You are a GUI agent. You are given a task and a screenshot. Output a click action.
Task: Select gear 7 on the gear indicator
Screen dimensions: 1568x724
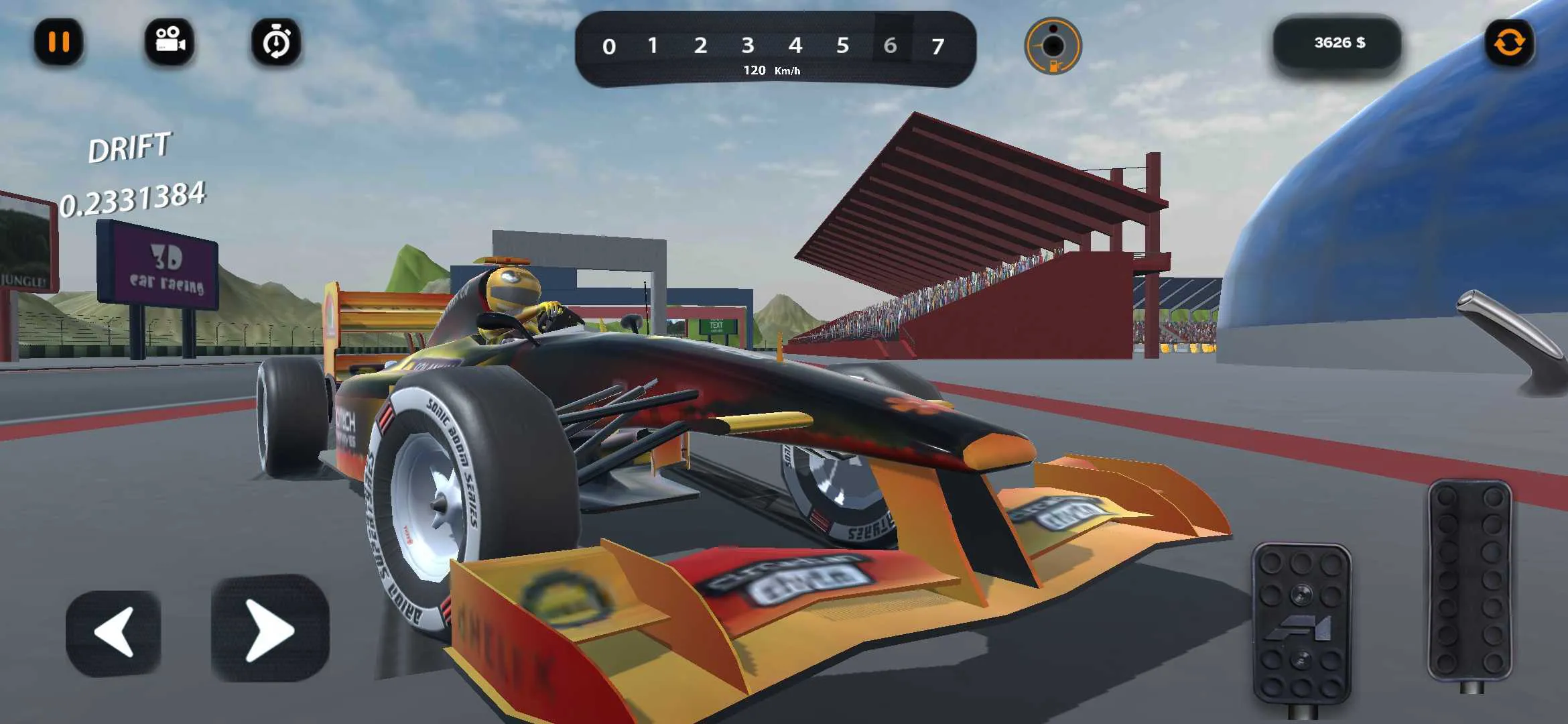938,46
